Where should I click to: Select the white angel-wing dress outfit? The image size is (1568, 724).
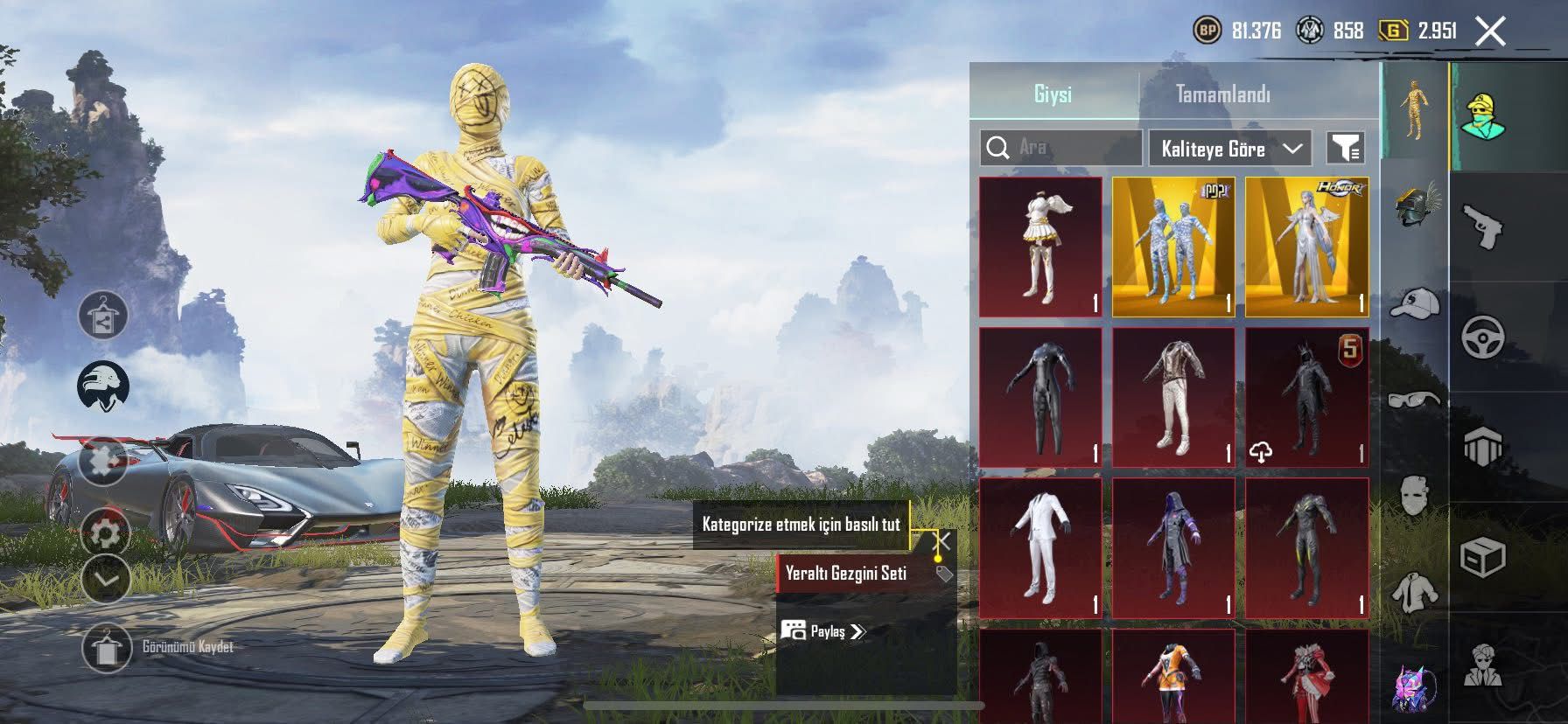(1040, 247)
